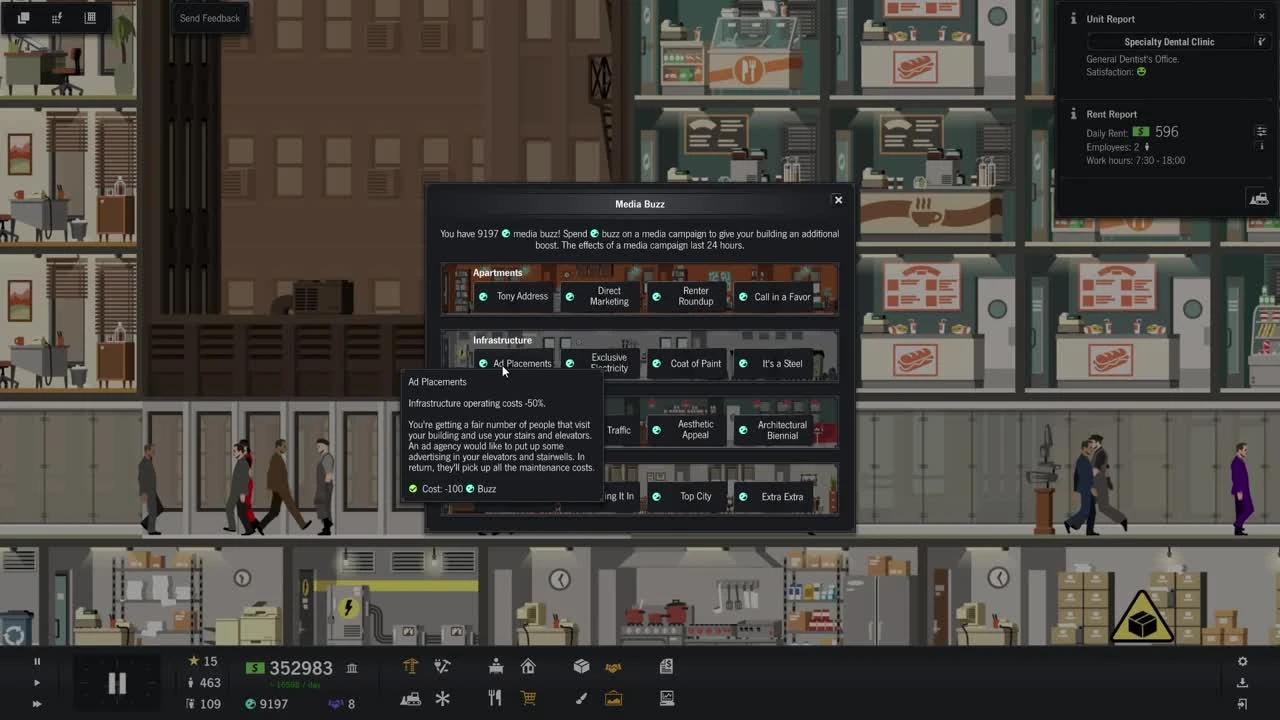
Task: Open the restaurants food menu
Action: coord(495,699)
